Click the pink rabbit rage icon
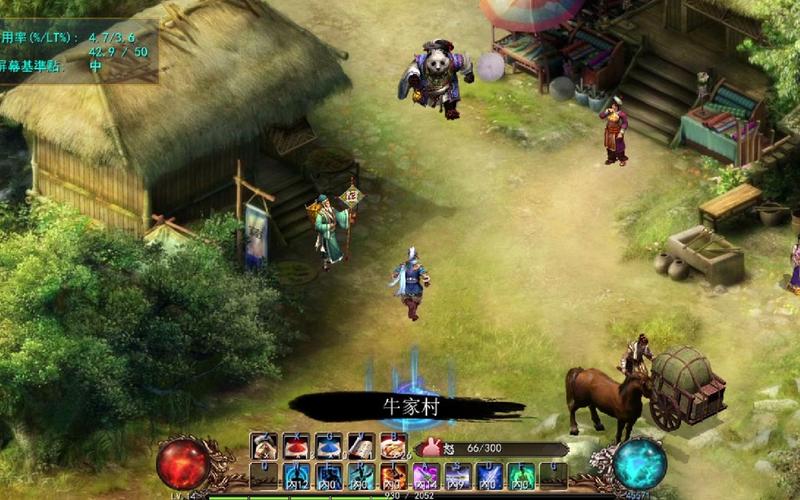Image resolution: width=800 pixels, height=500 pixels. coord(431,448)
